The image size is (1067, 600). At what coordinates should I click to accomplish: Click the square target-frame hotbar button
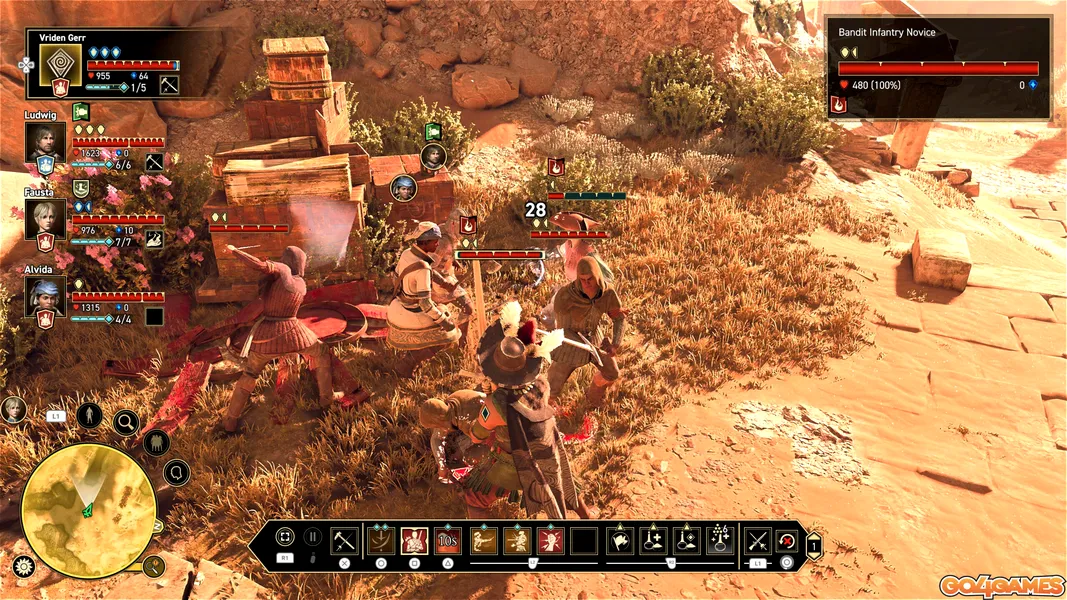coord(285,537)
